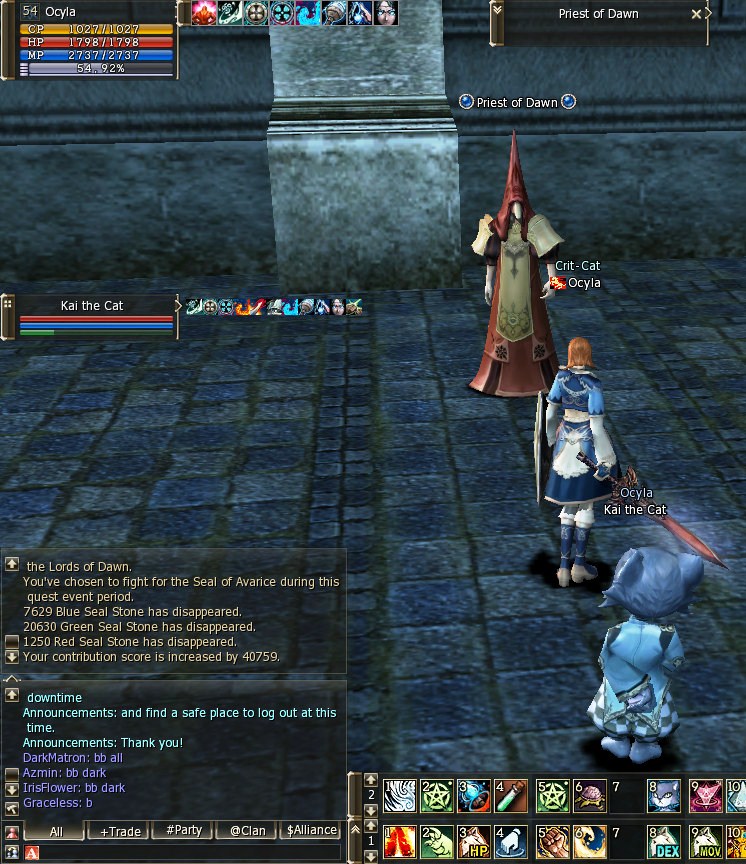The image size is (746, 864).
Task: Use the green potion vial in the hotbar
Action: pos(511,795)
